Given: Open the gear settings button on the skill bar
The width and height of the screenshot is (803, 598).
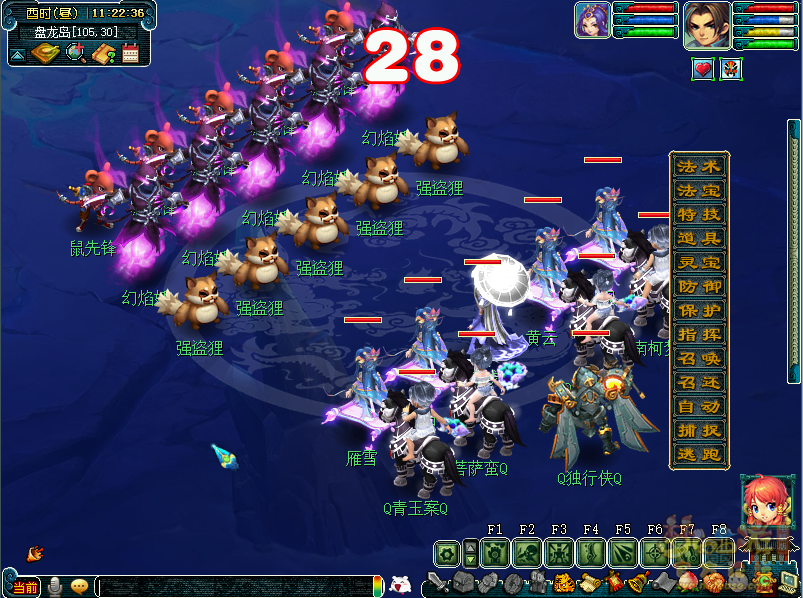Looking at the screenshot, I should (x=446, y=552).
